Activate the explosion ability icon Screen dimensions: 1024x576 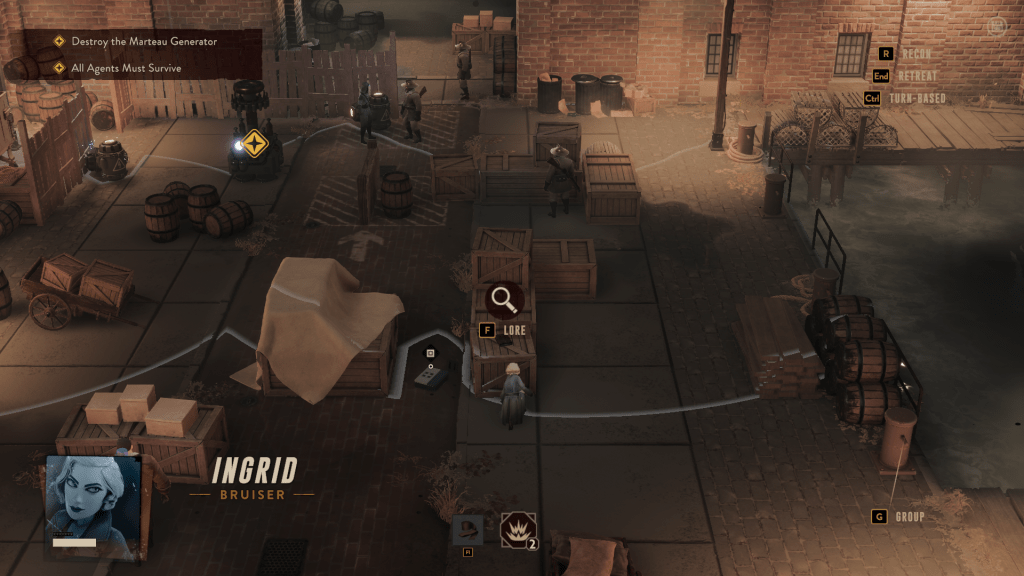[518, 529]
